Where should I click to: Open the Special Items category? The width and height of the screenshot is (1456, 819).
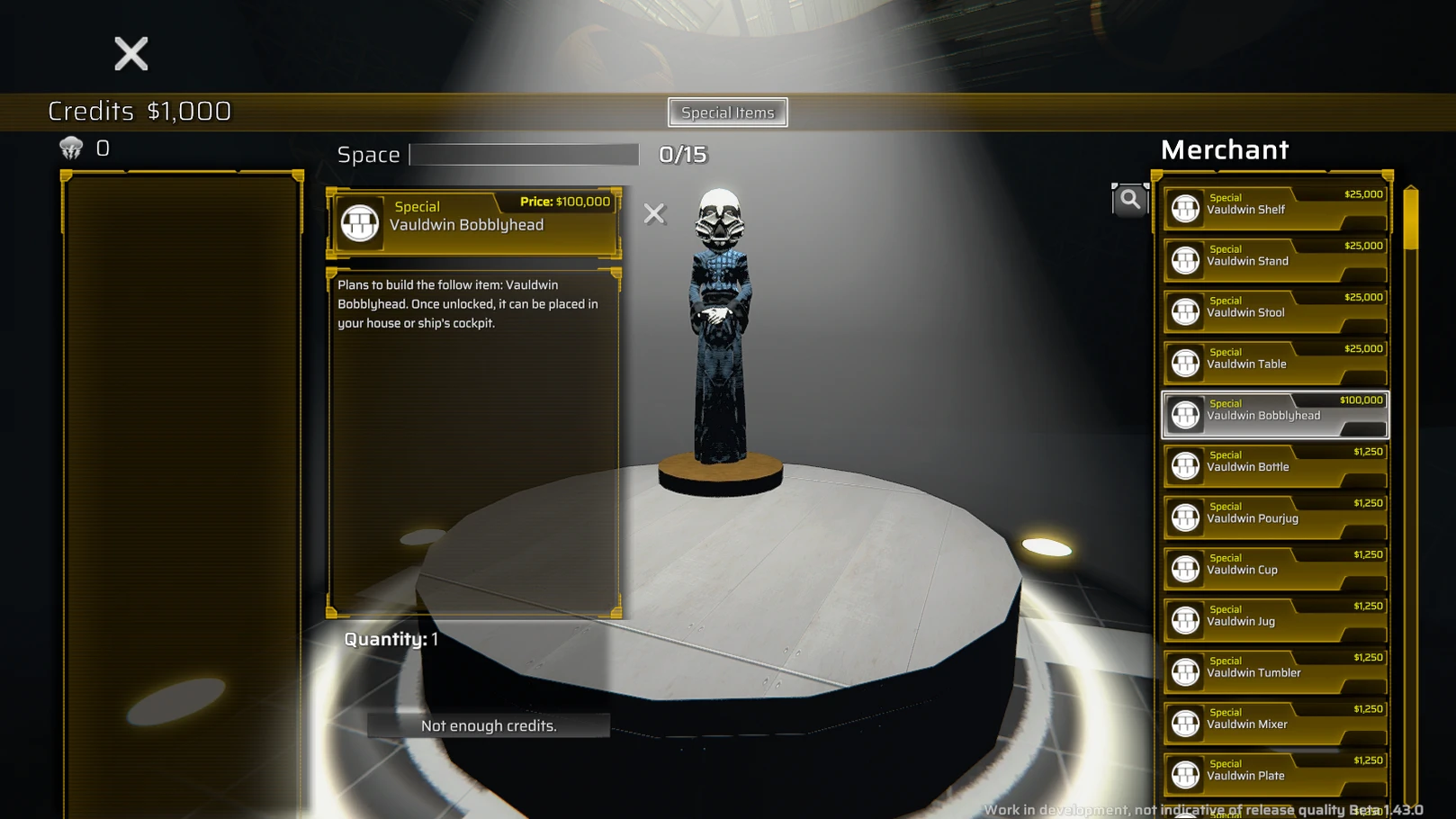[727, 112]
